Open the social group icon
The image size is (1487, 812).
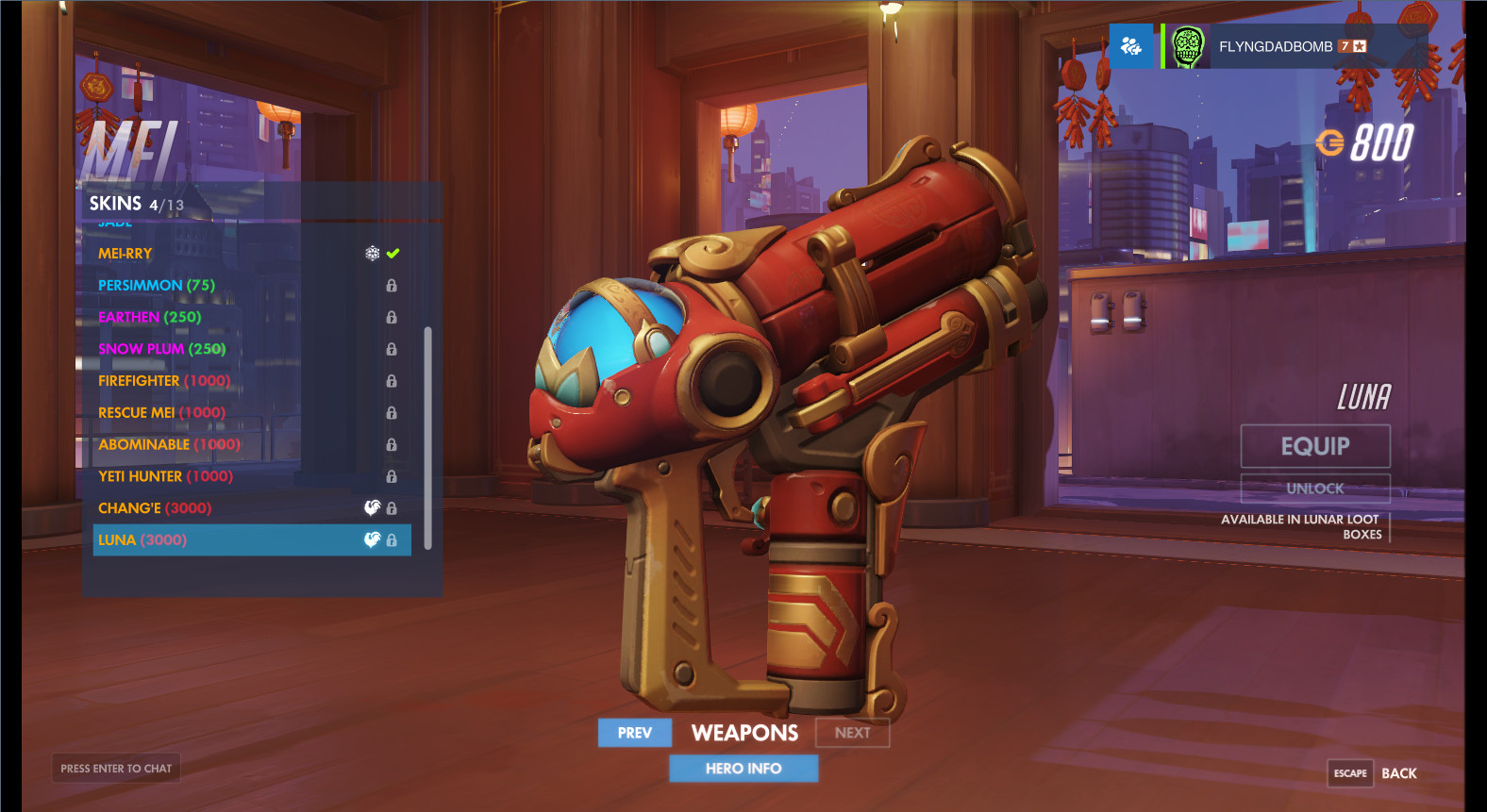point(1130,46)
